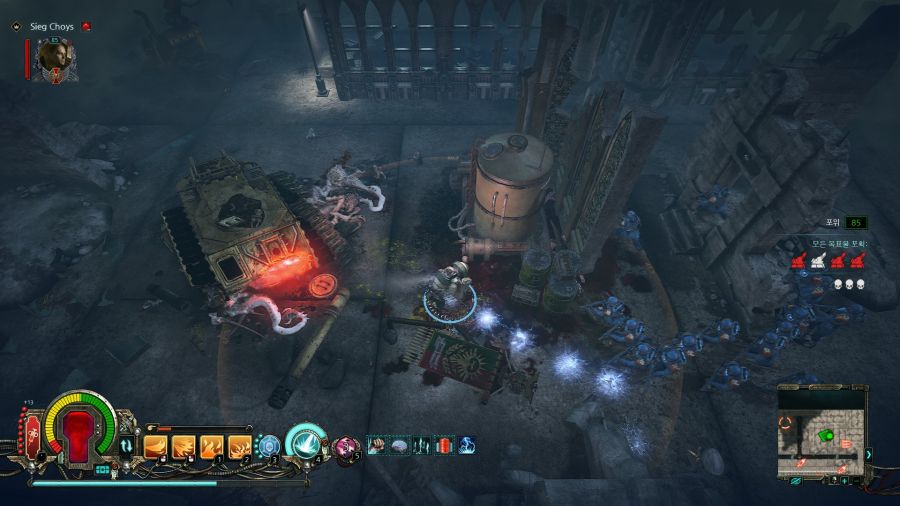Select the red canister status icon
Image resolution: width=900 pixels, height=506 pixels.
click(445, 445)
